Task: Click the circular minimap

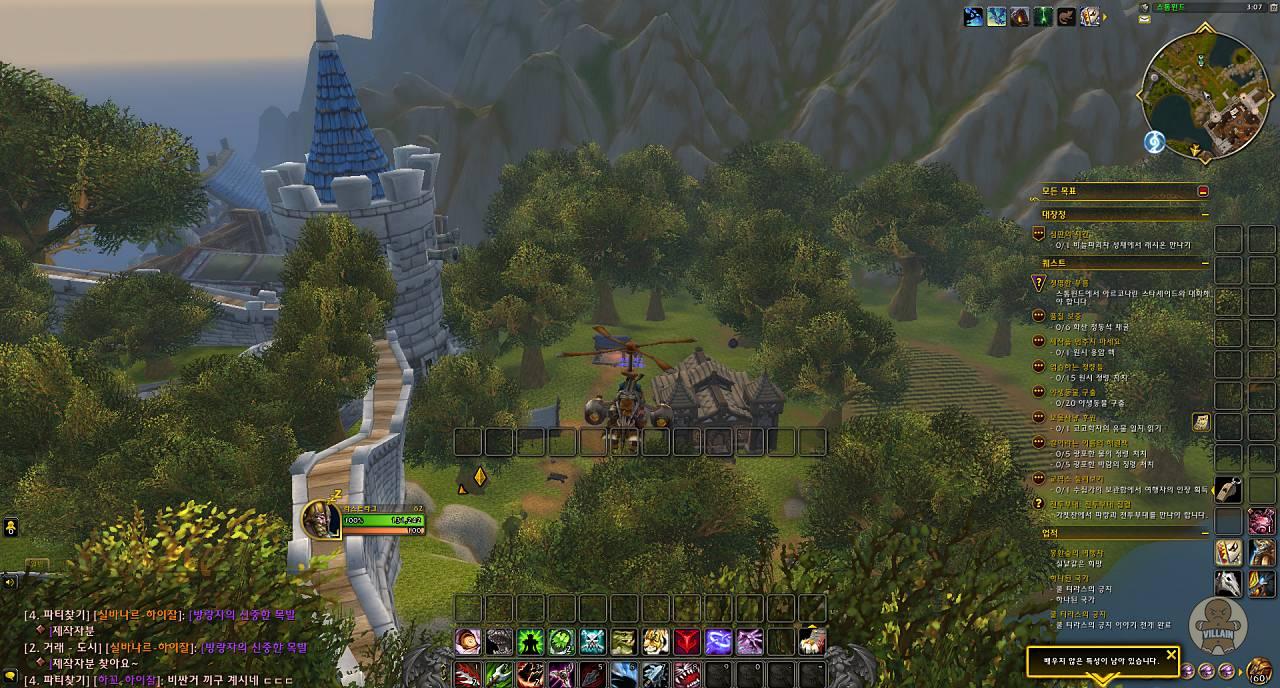Action: [x=1205, y=94]
